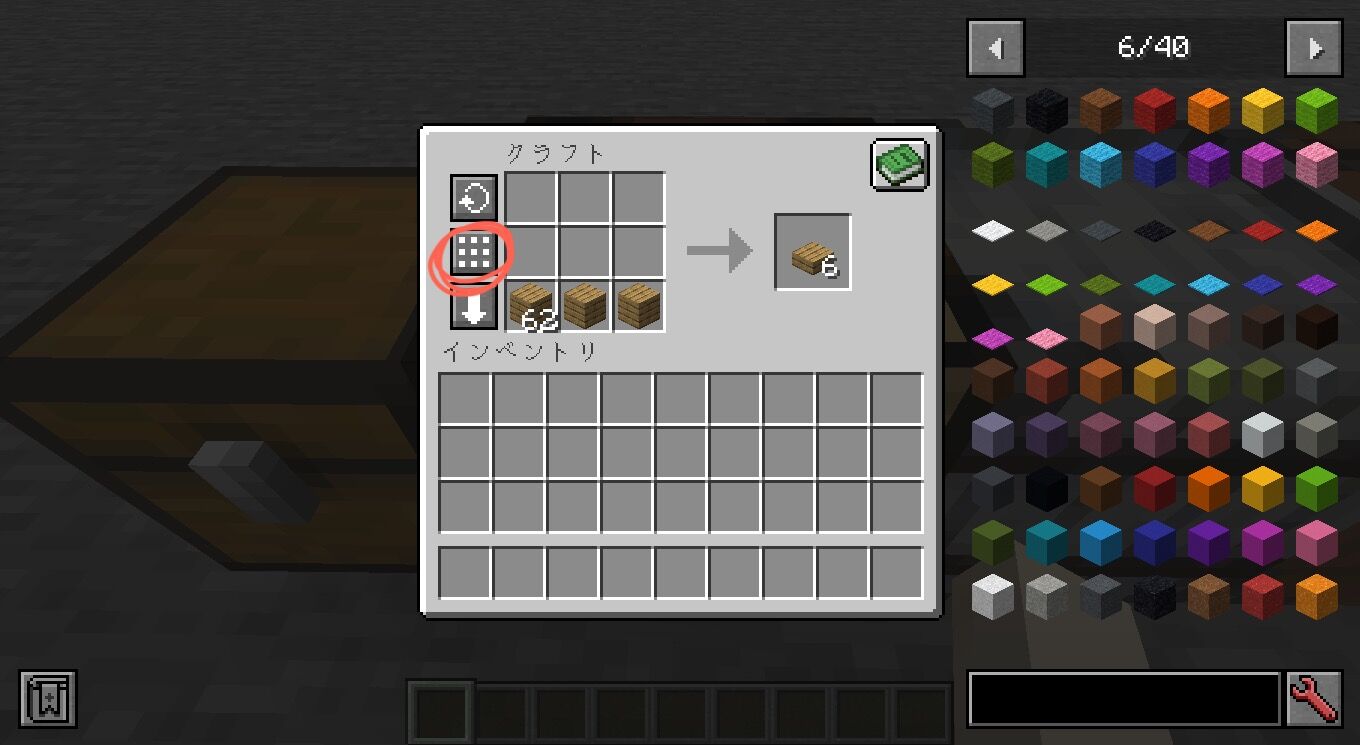
Task: Click the page label showing 6/40
Action: pos(1154,47)
